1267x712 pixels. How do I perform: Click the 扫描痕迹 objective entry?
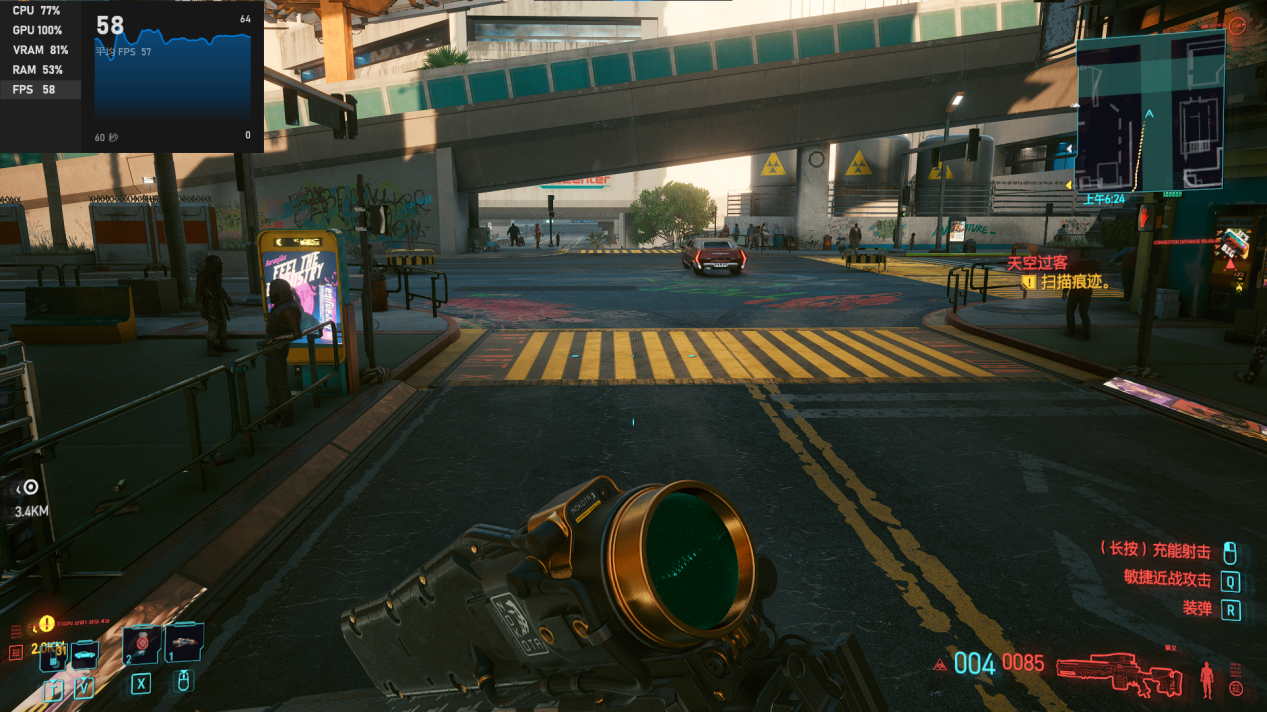coord(1075,282)
